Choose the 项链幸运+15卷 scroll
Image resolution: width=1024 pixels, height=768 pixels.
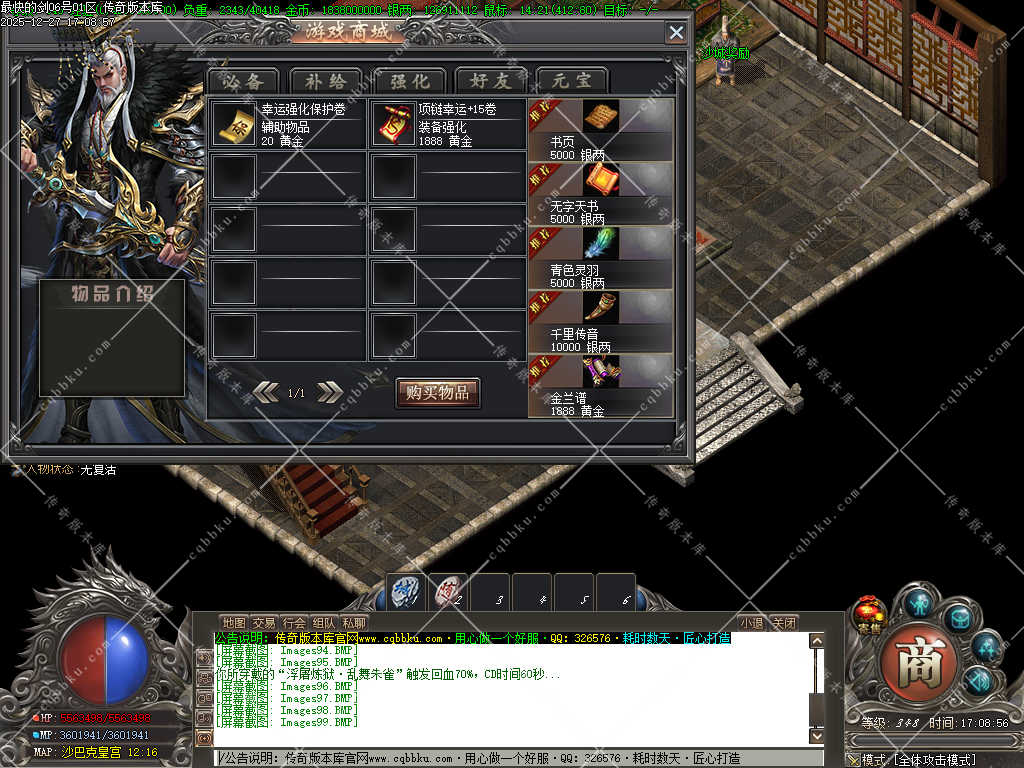pyautogui.click(x=393, y=122)
